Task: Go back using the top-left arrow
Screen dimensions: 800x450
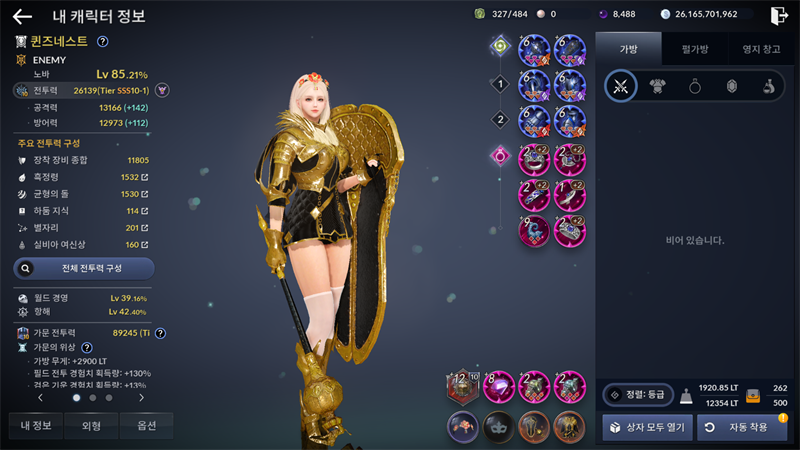Action: point(22,16)
